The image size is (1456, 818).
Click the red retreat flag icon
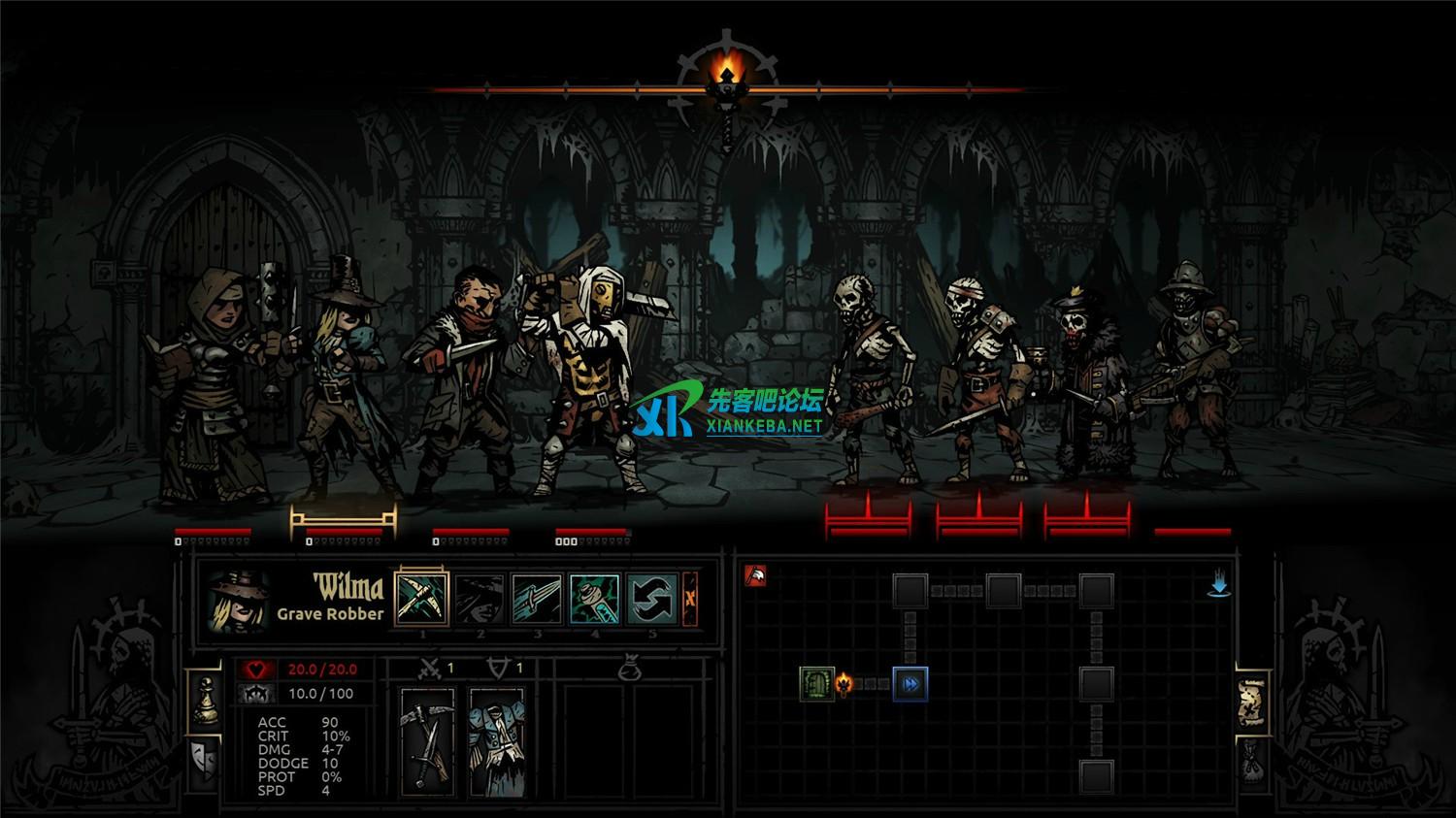[x=755, y=576]
